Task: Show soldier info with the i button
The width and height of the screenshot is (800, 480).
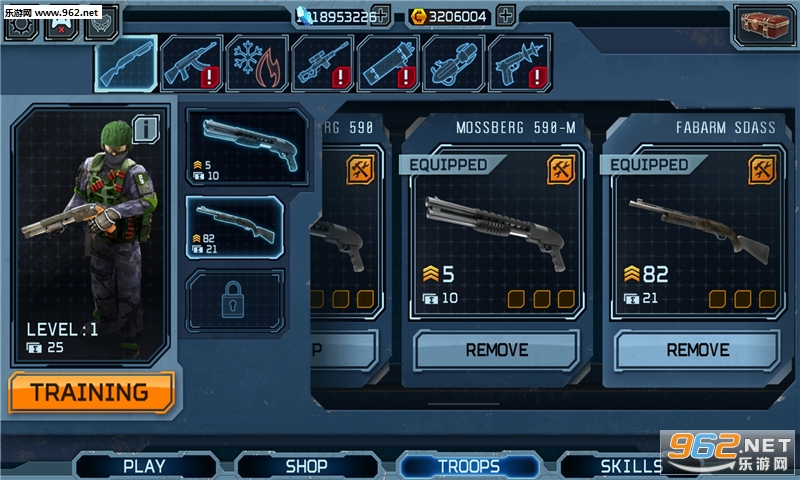Action: (x=146, y=128)
